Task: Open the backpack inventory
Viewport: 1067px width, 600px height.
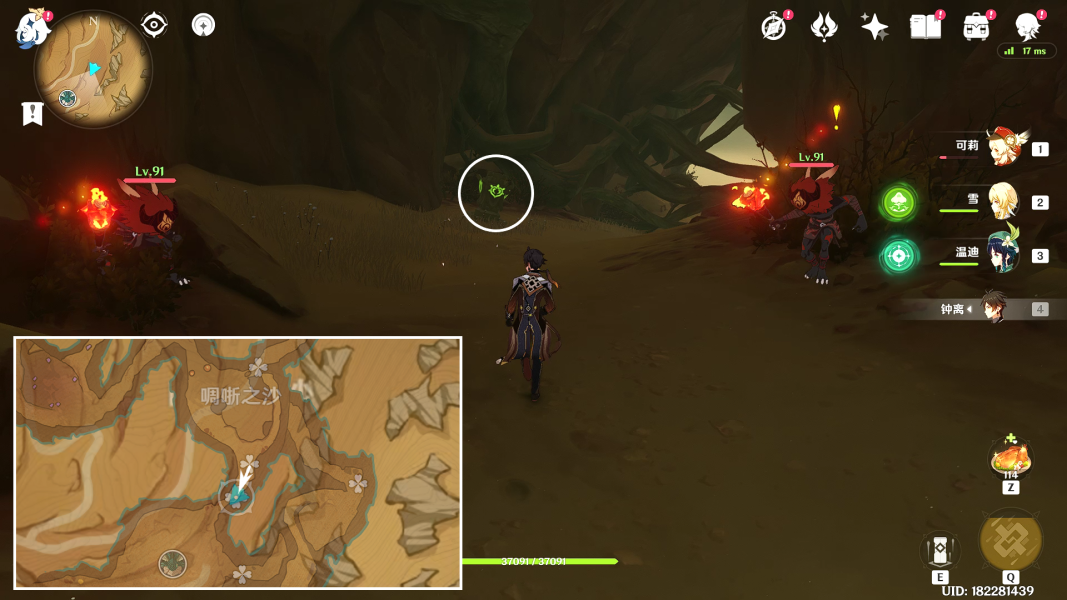Action: pyautogui.click(x=976, y=27)
